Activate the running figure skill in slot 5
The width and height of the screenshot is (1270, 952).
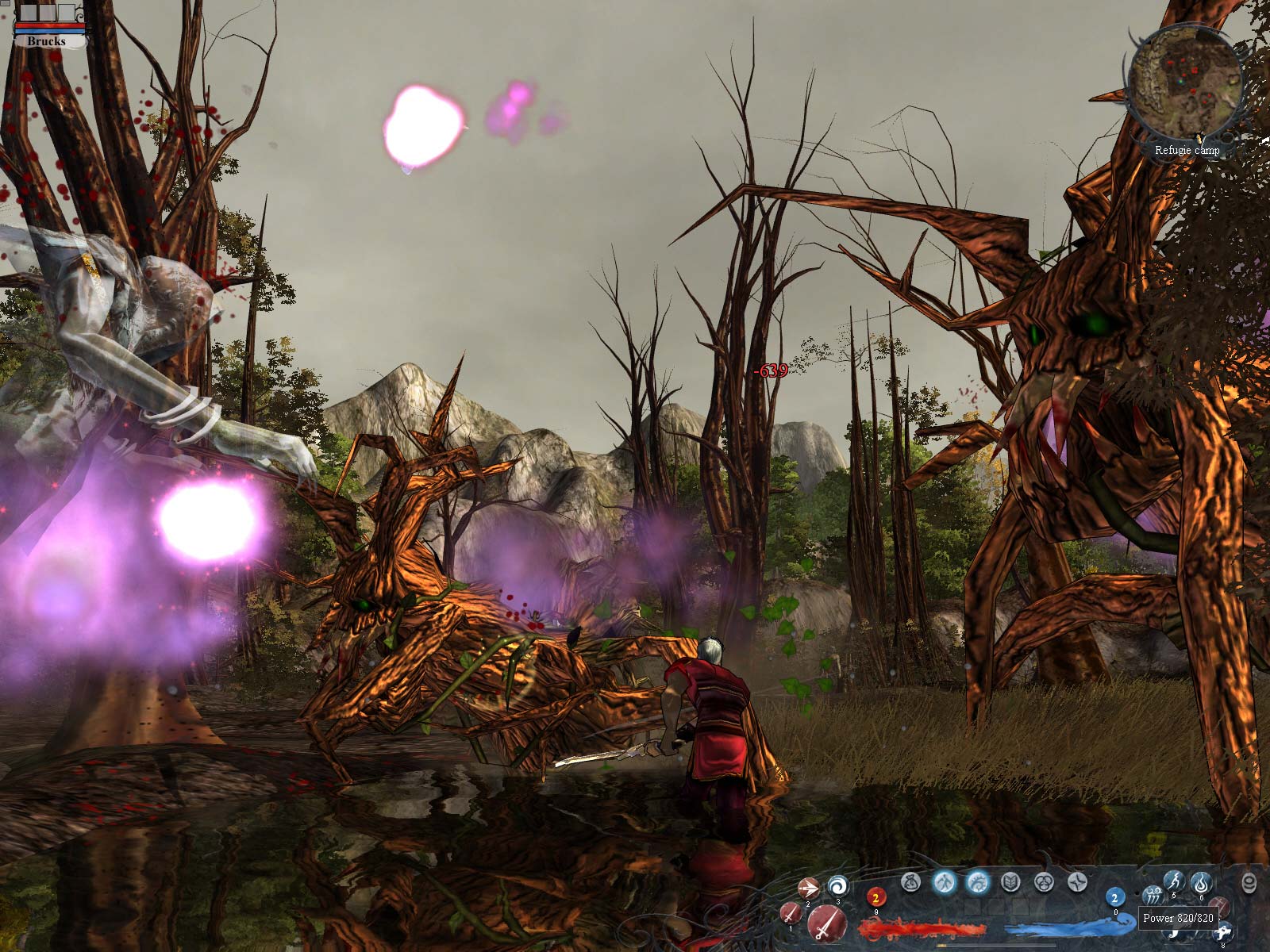[1174, 880]
